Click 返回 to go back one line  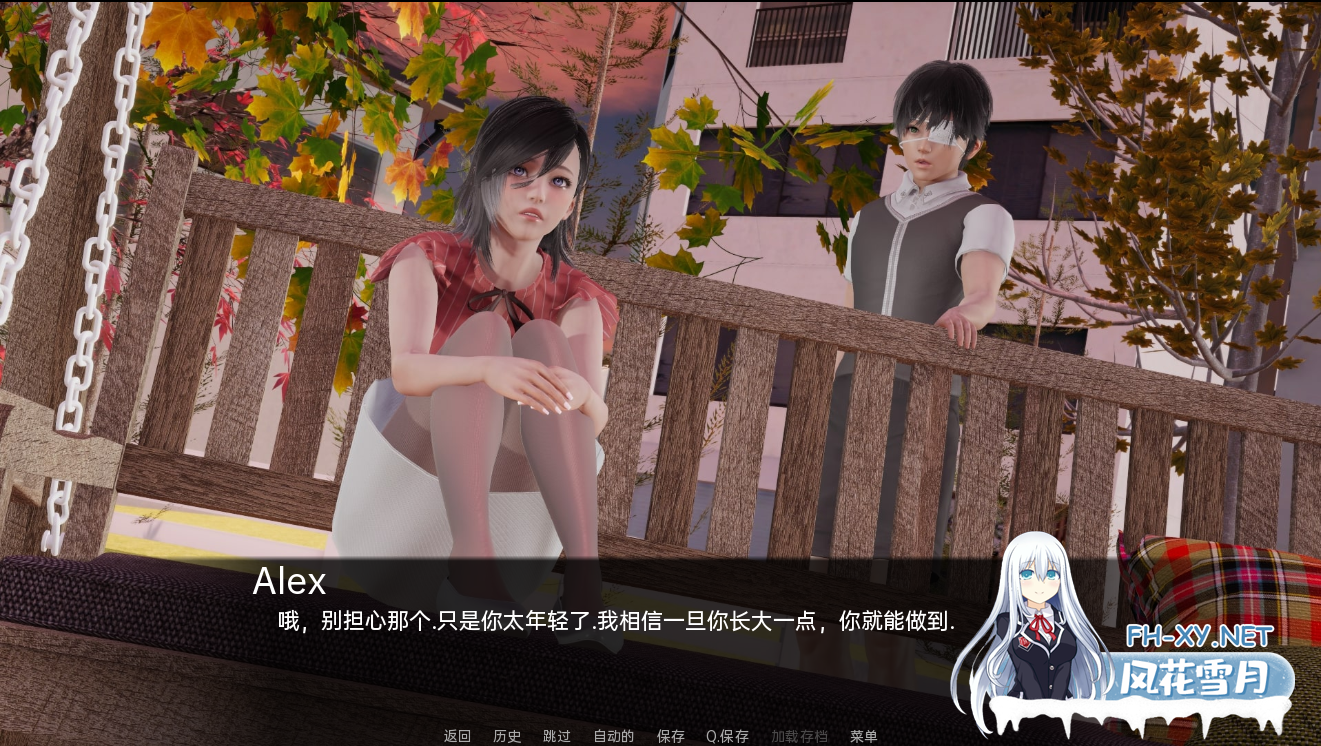point(455,736)
